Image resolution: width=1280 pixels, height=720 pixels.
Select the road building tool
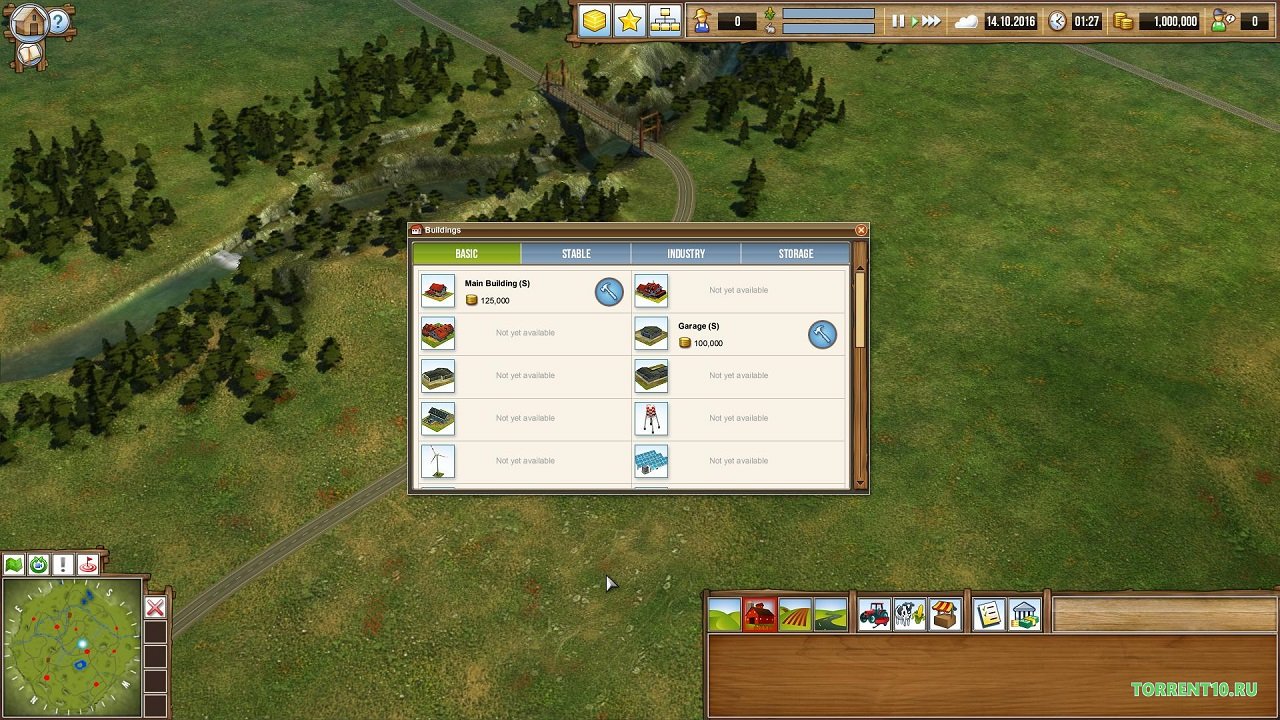830,614
